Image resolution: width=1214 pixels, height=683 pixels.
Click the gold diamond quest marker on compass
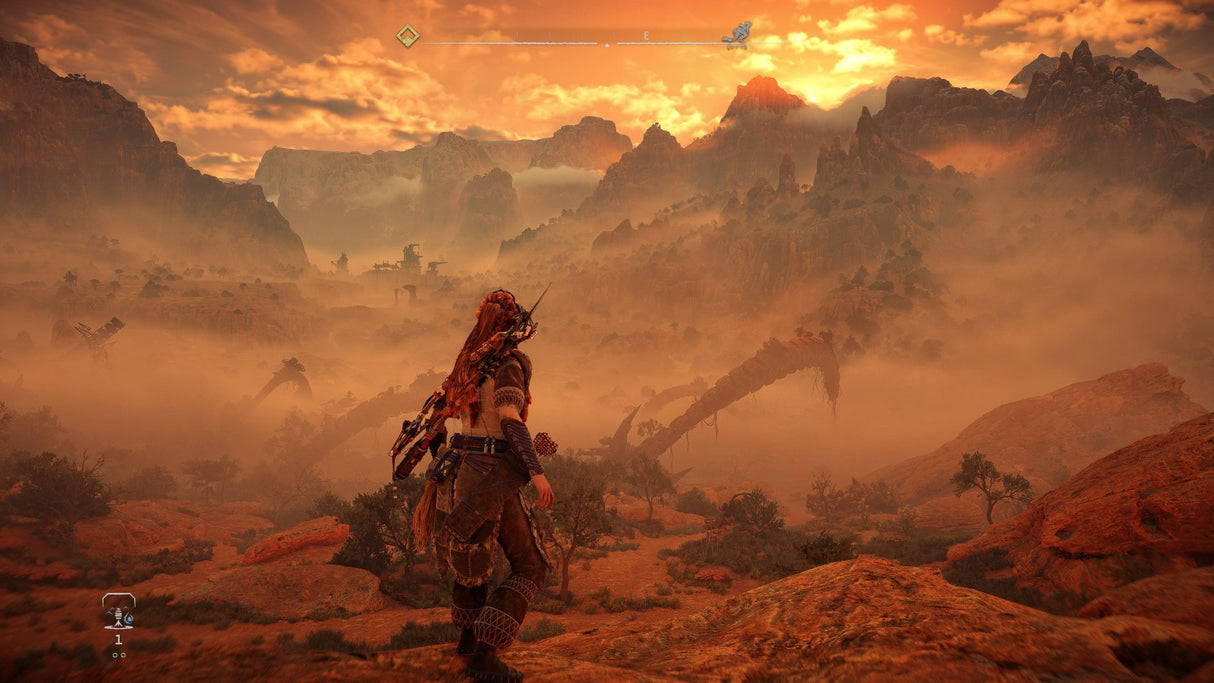407,36
